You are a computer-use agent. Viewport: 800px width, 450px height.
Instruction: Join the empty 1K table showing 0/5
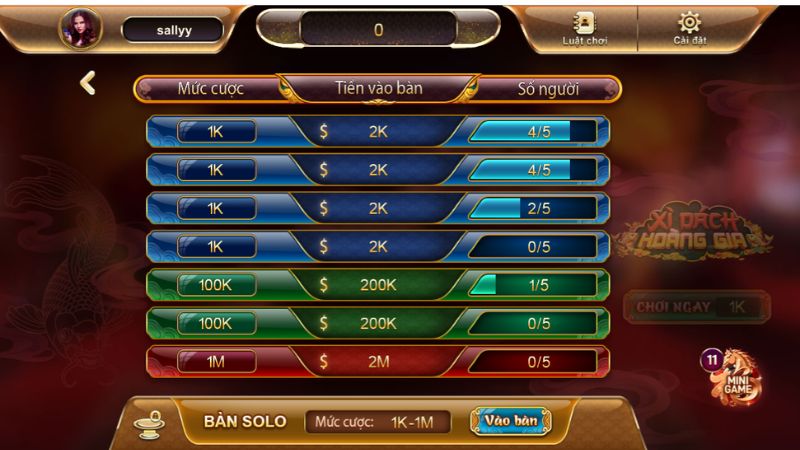click(x=378, y=246)
